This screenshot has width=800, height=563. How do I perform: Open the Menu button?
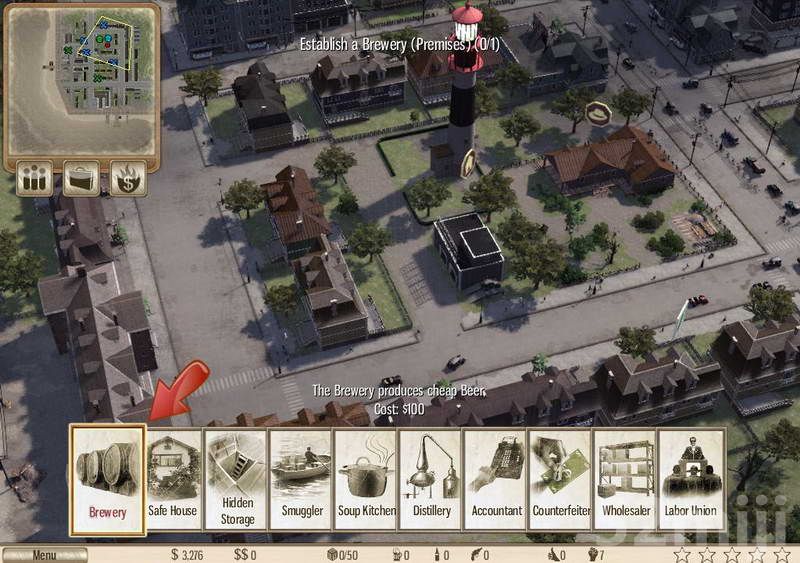(44, 555)
